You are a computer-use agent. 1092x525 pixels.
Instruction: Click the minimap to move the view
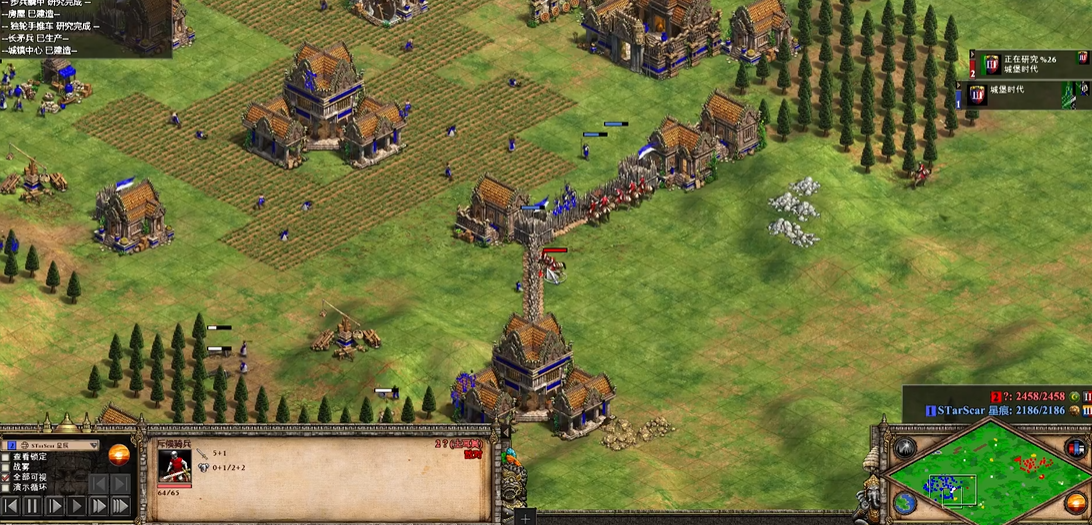coord(989,474)
